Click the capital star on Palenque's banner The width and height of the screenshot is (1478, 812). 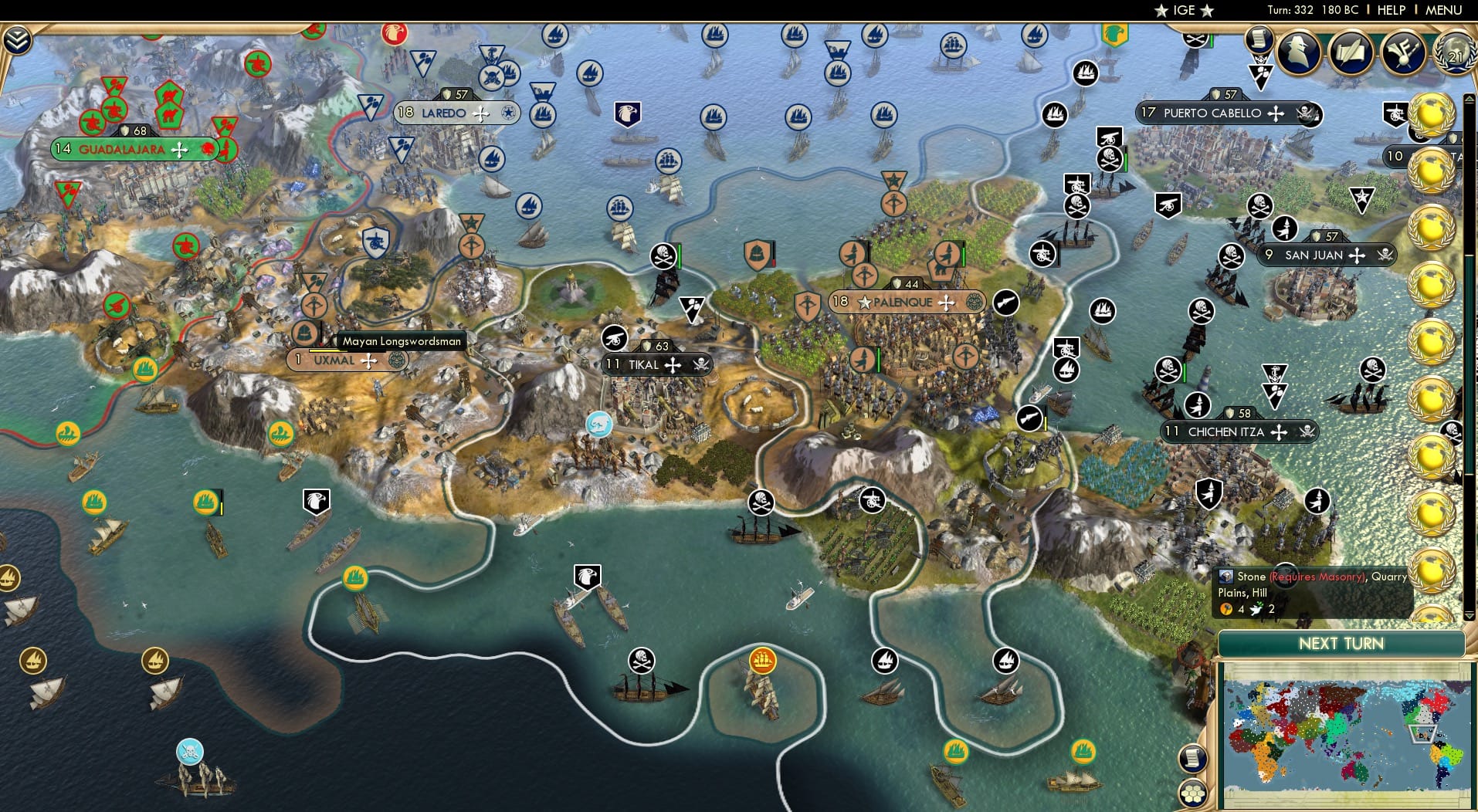pos(865,302)
